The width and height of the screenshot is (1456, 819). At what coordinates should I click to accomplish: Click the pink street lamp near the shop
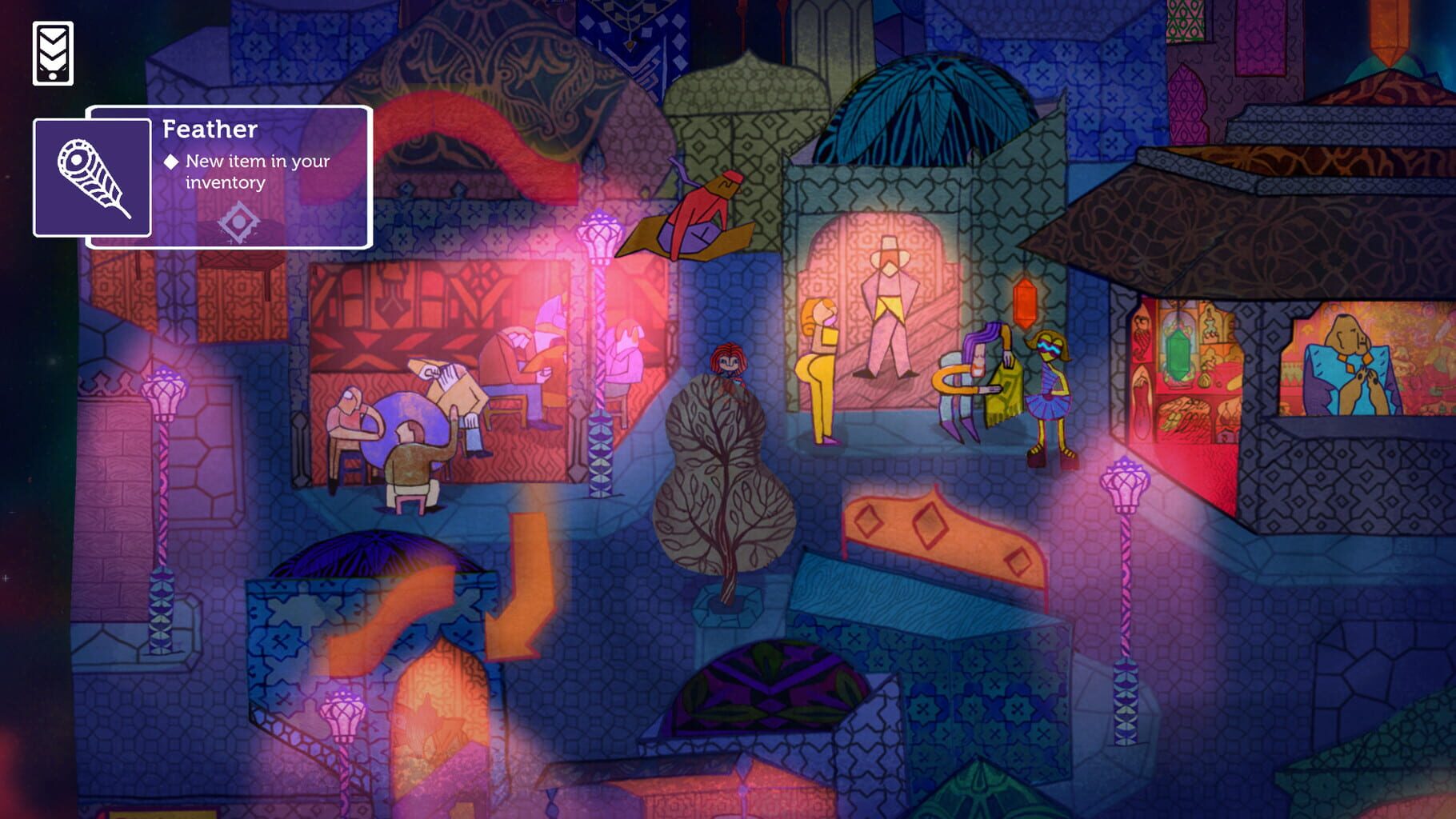coord(1126,483)
